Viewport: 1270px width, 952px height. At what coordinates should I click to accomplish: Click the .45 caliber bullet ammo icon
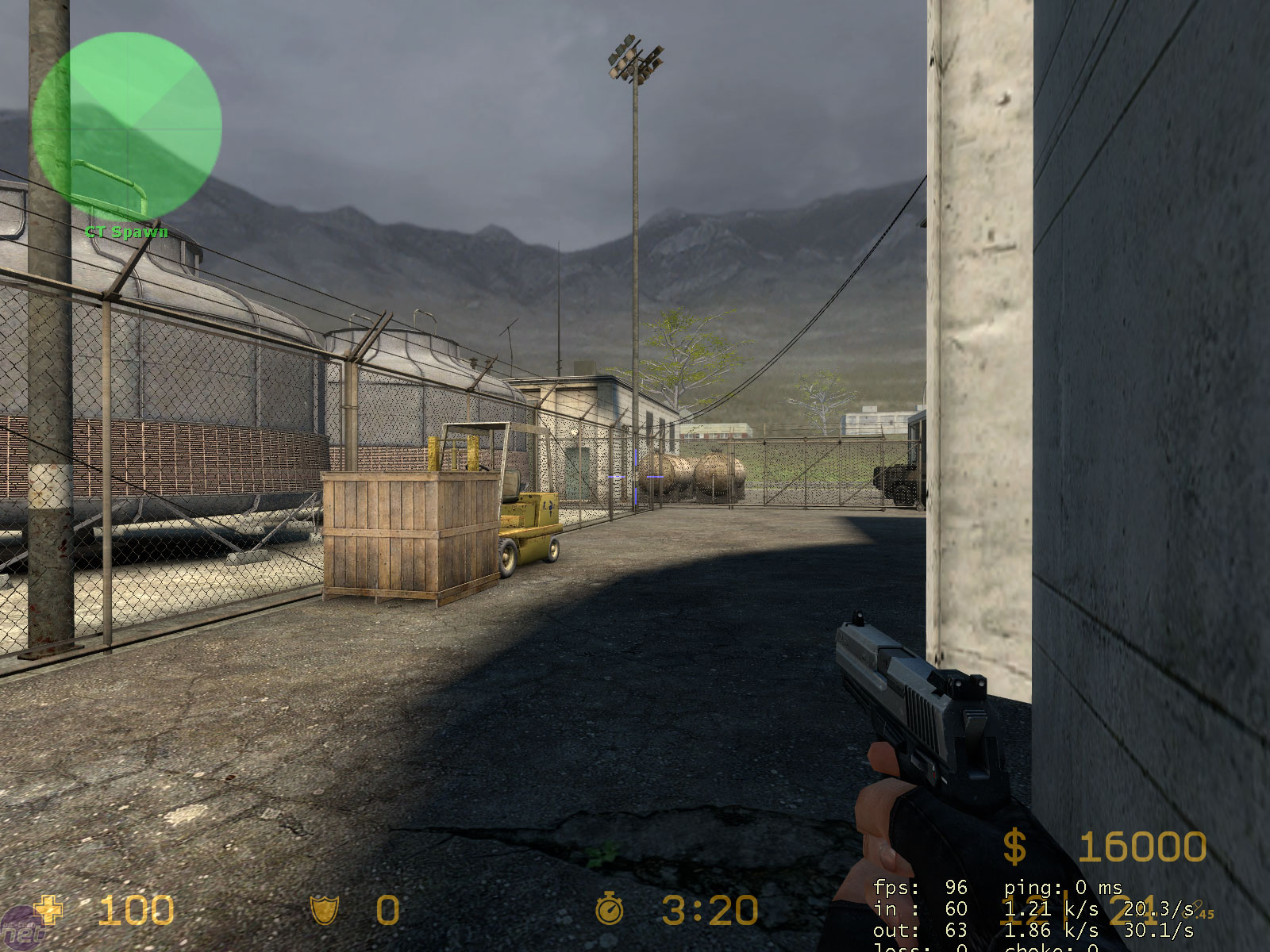coord(1197,908)
